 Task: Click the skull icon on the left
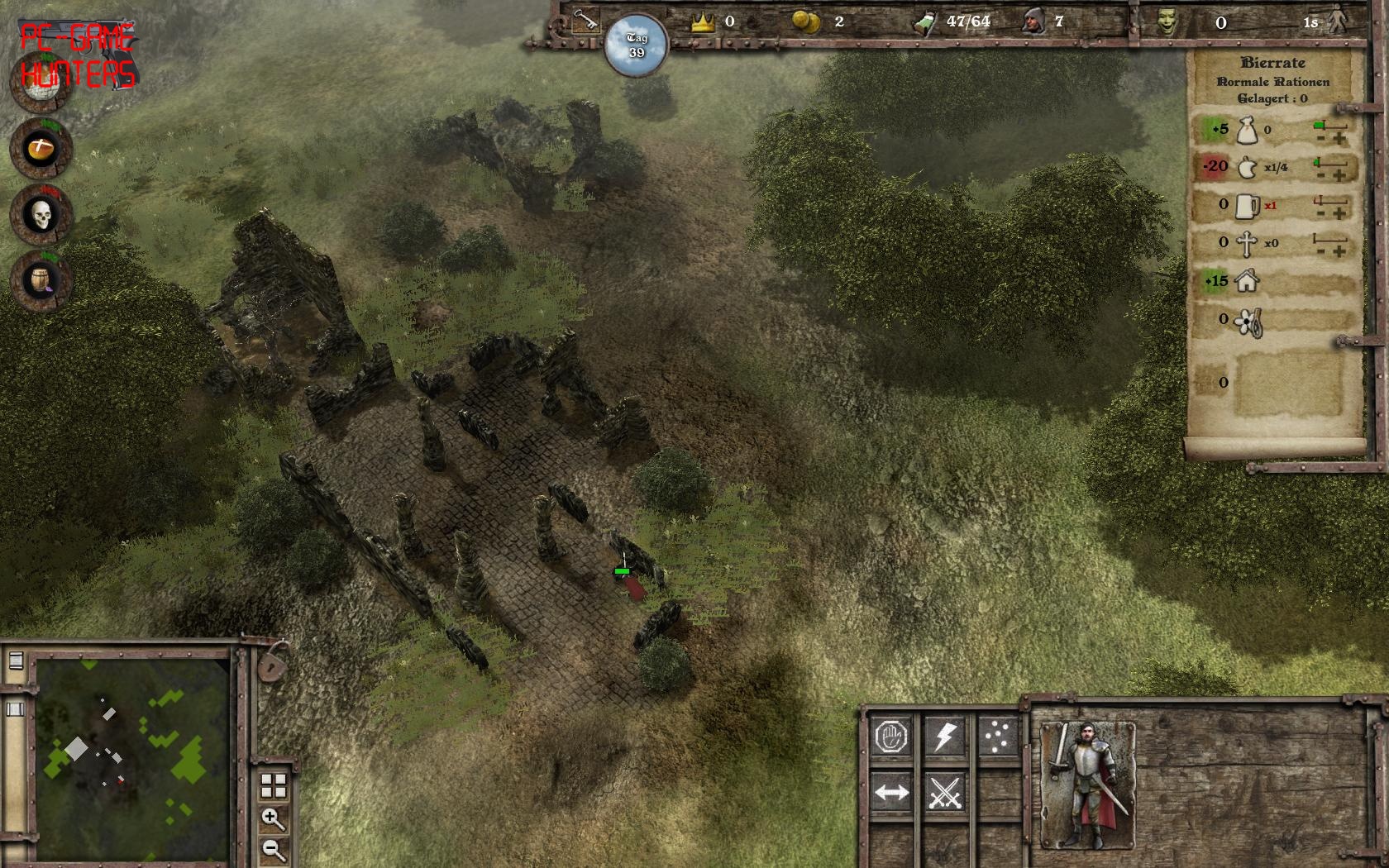[x=41, y=216]
